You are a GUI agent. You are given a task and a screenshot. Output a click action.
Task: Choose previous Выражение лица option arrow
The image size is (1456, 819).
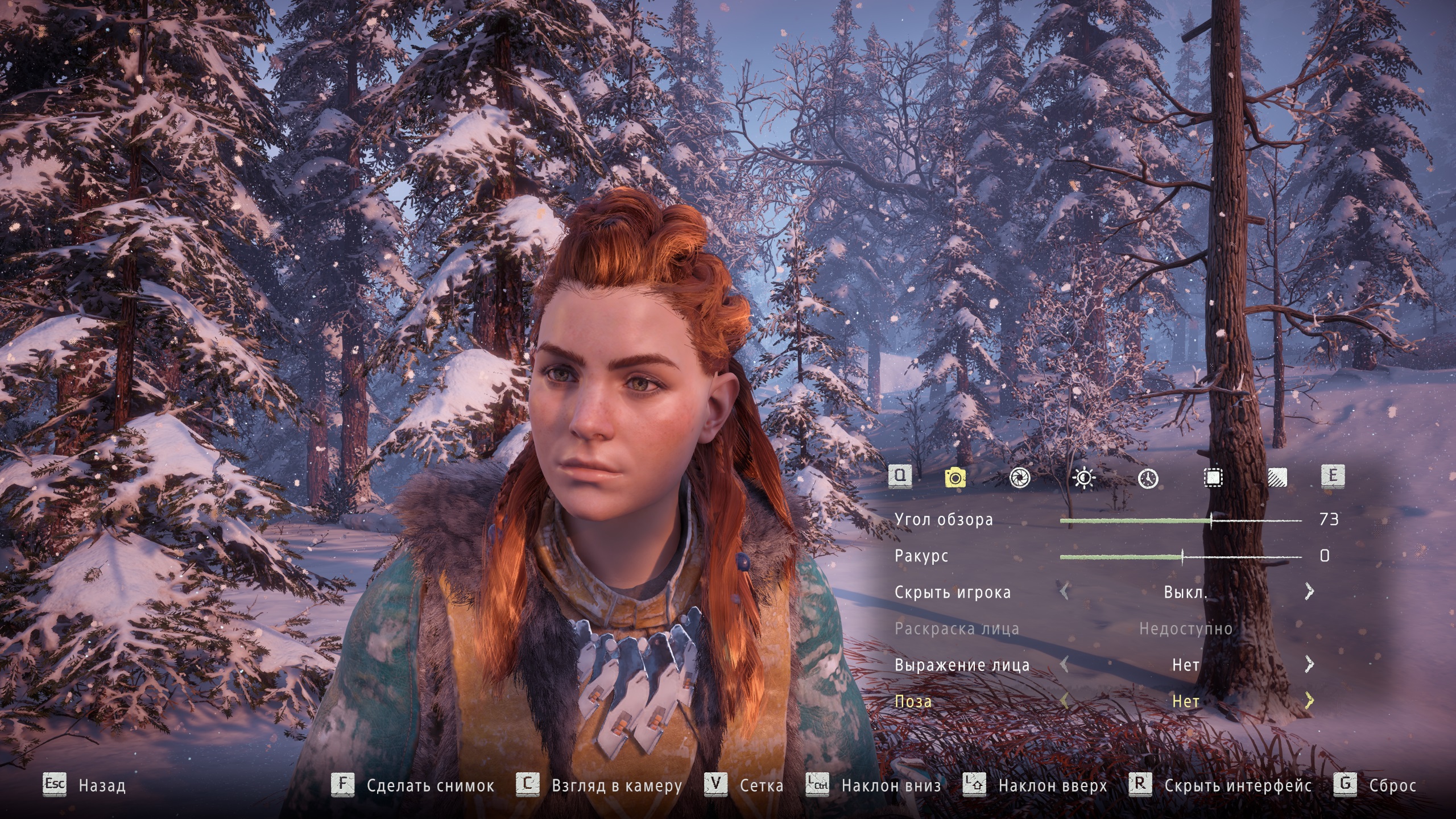[1065, 664]
